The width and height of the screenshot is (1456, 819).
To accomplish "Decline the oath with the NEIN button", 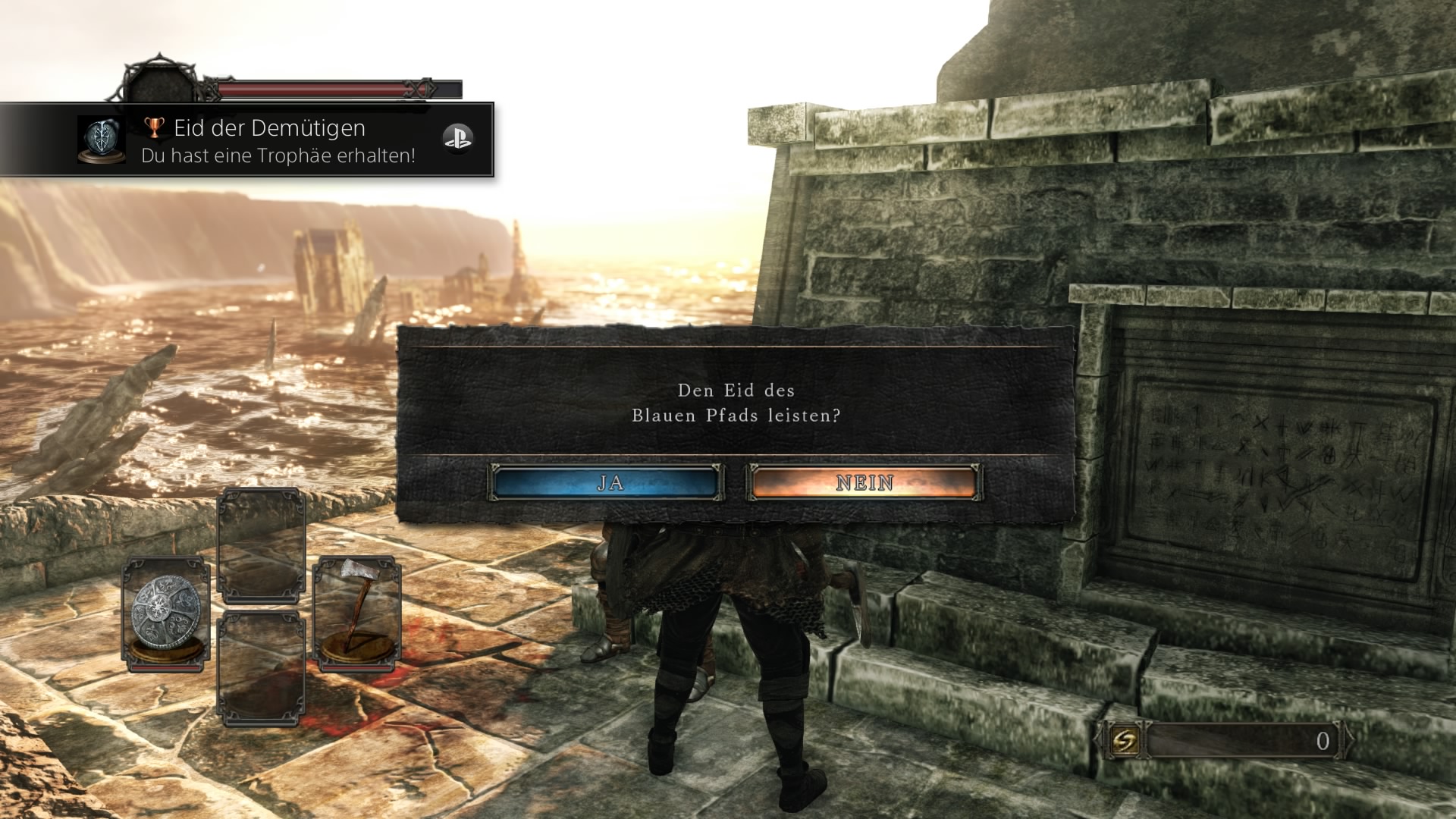I will coord(864,482).
